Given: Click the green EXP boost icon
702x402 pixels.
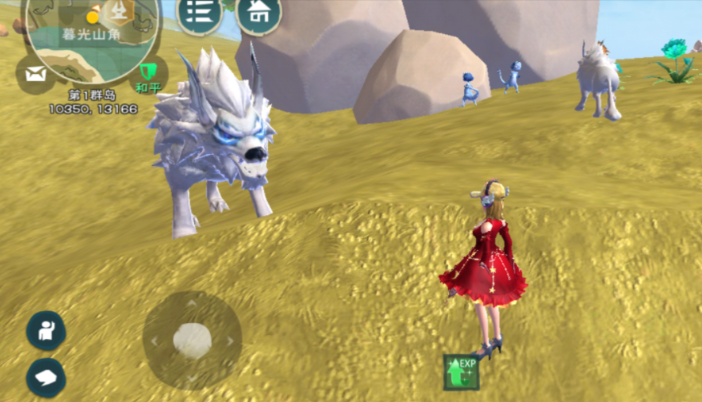Looking at the screenshot, I should (461, 371).
